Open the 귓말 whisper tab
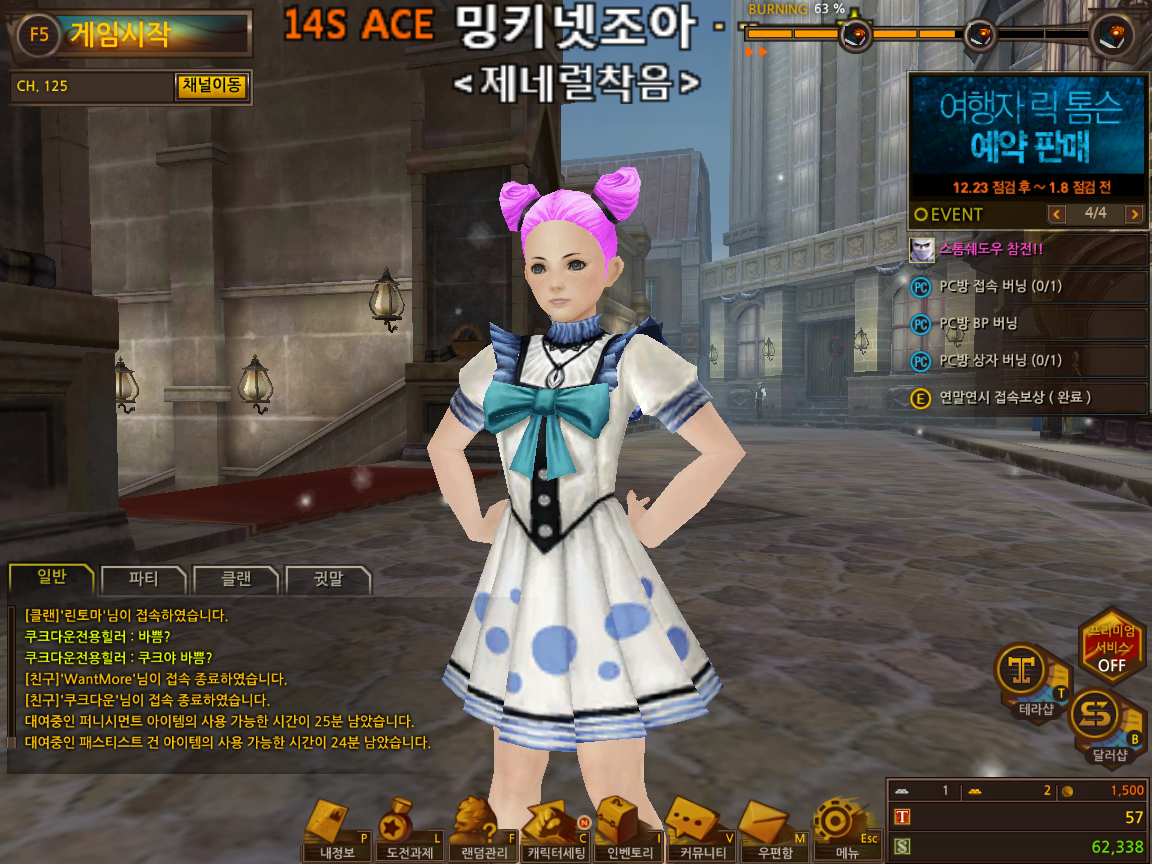 point(328,579)
